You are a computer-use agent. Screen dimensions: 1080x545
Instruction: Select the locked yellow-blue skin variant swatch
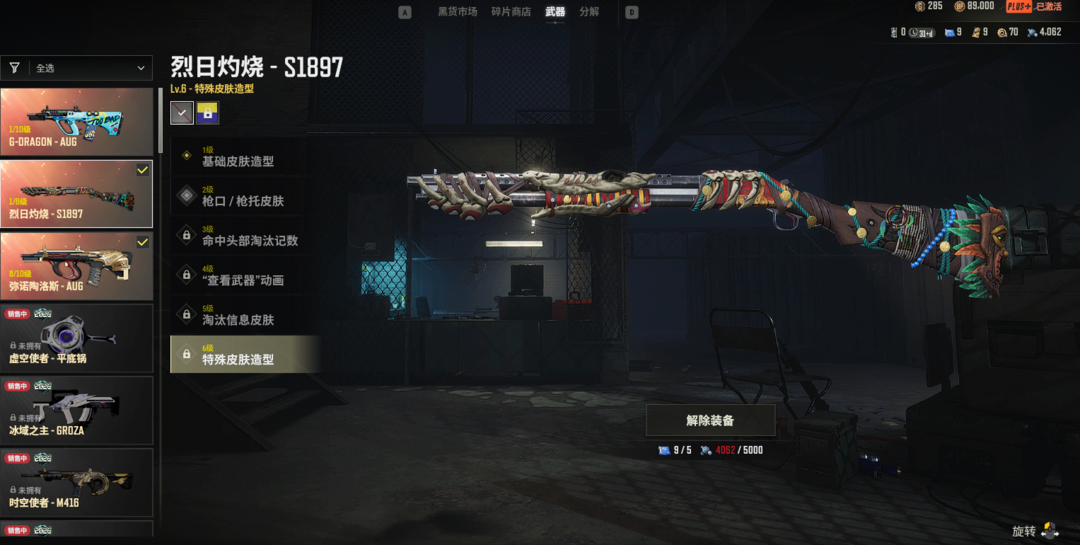pos(208,113)
